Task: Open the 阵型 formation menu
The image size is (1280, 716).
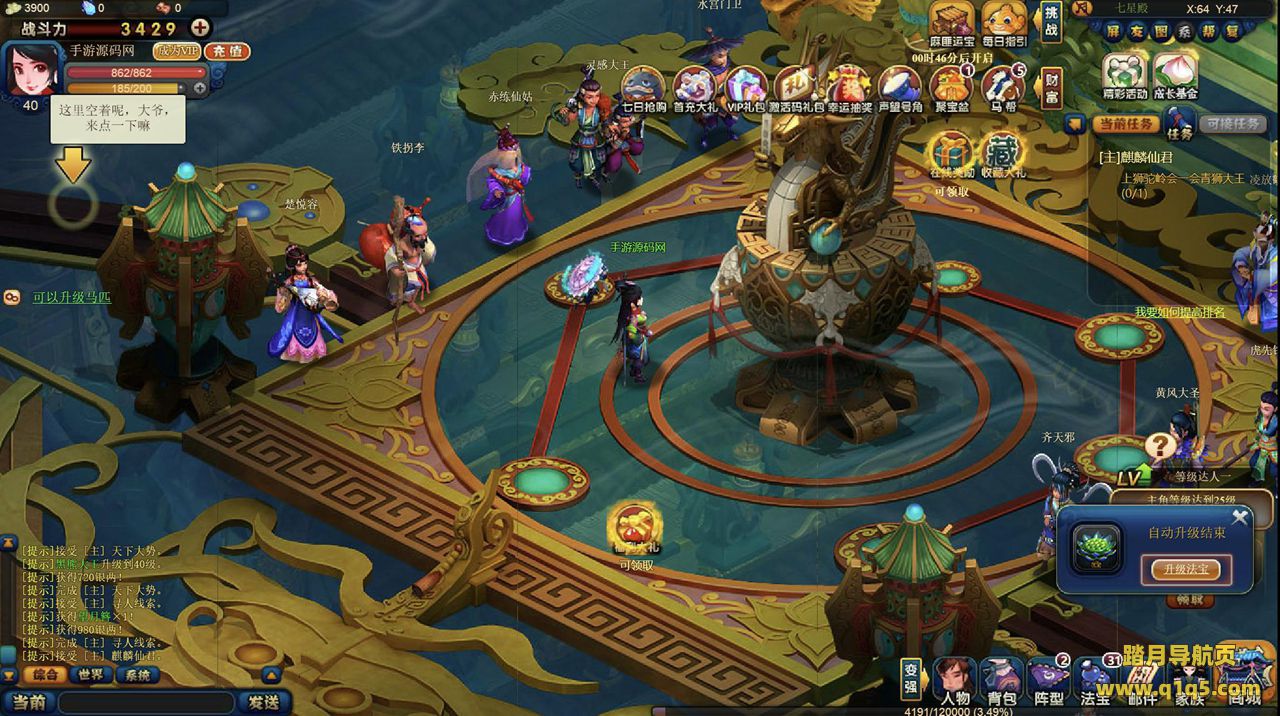Action: point(1048,681)
